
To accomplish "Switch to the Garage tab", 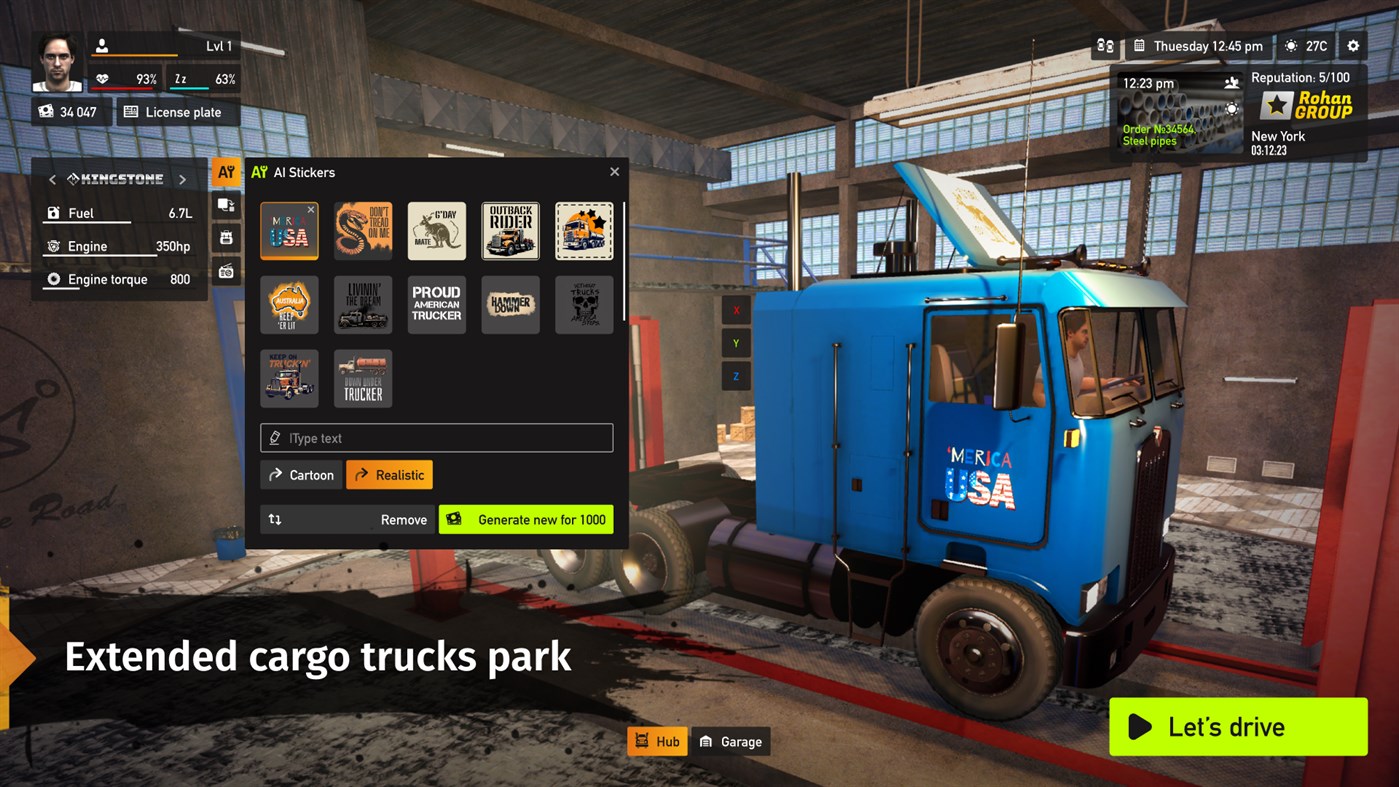I will click(x=731, y=741).
